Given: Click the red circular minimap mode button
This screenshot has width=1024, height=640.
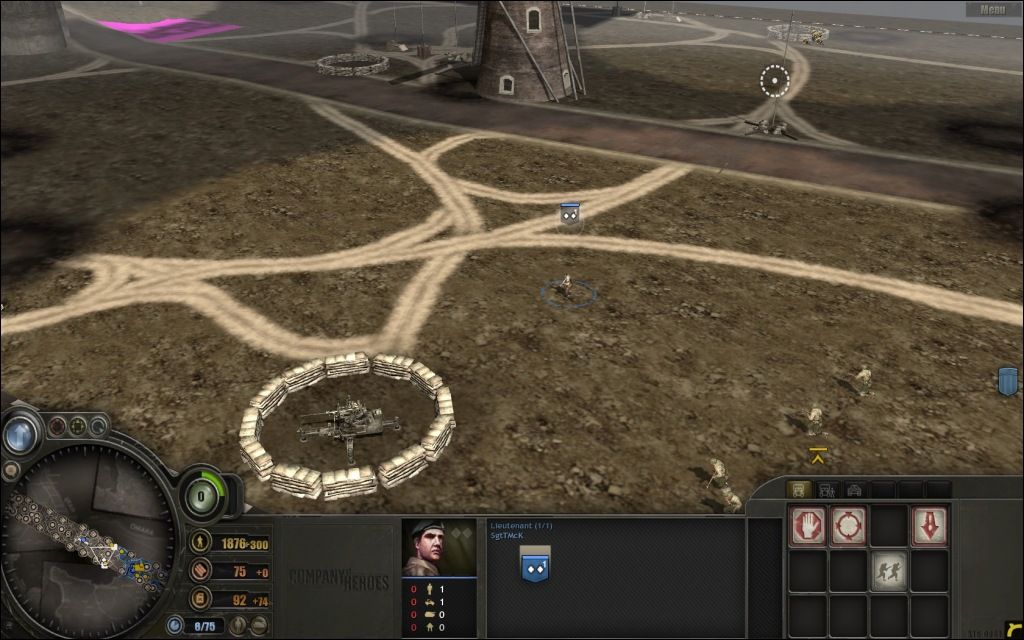Looking at the screenshot, I should (x=57, y=425).
